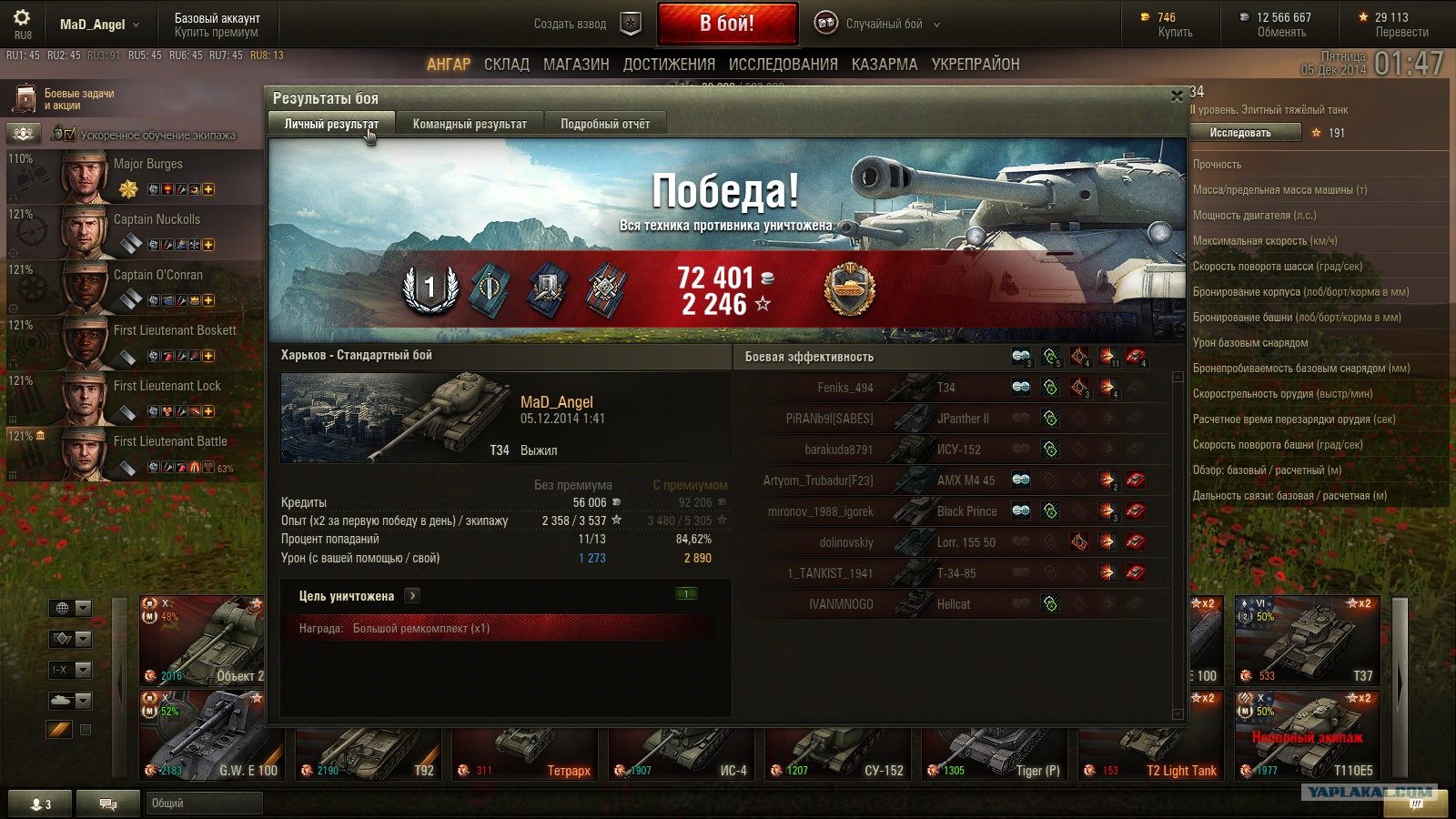Switch to the «Командный результат» tab
The image size is (1456, 819).
[x=470, y=124]
